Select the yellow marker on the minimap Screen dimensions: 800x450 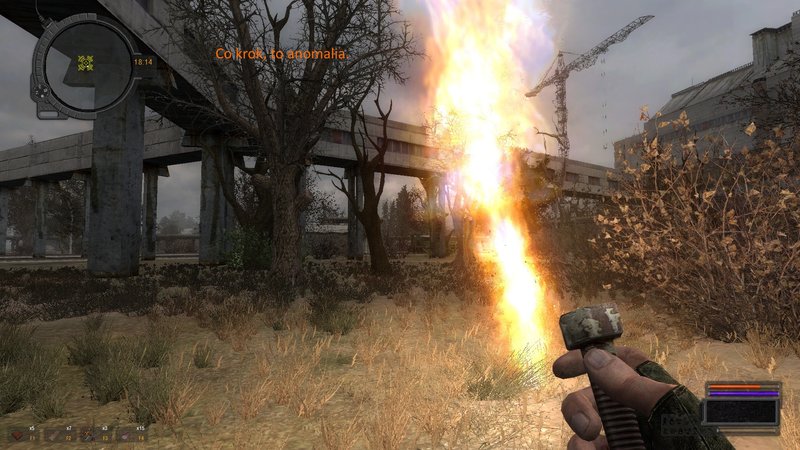click(x=86, y=63)
